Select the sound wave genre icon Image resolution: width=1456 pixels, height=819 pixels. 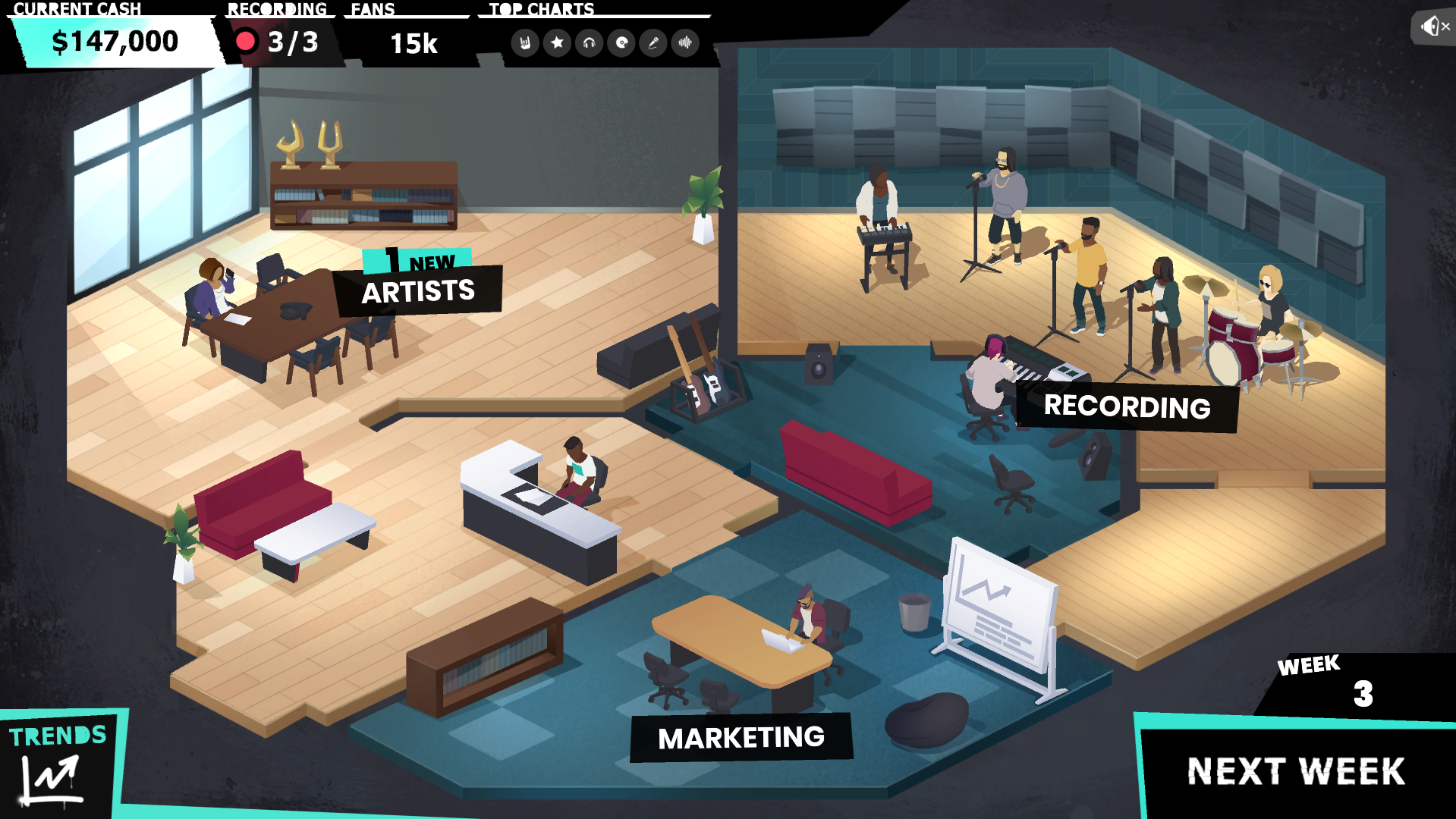point(685,43)
